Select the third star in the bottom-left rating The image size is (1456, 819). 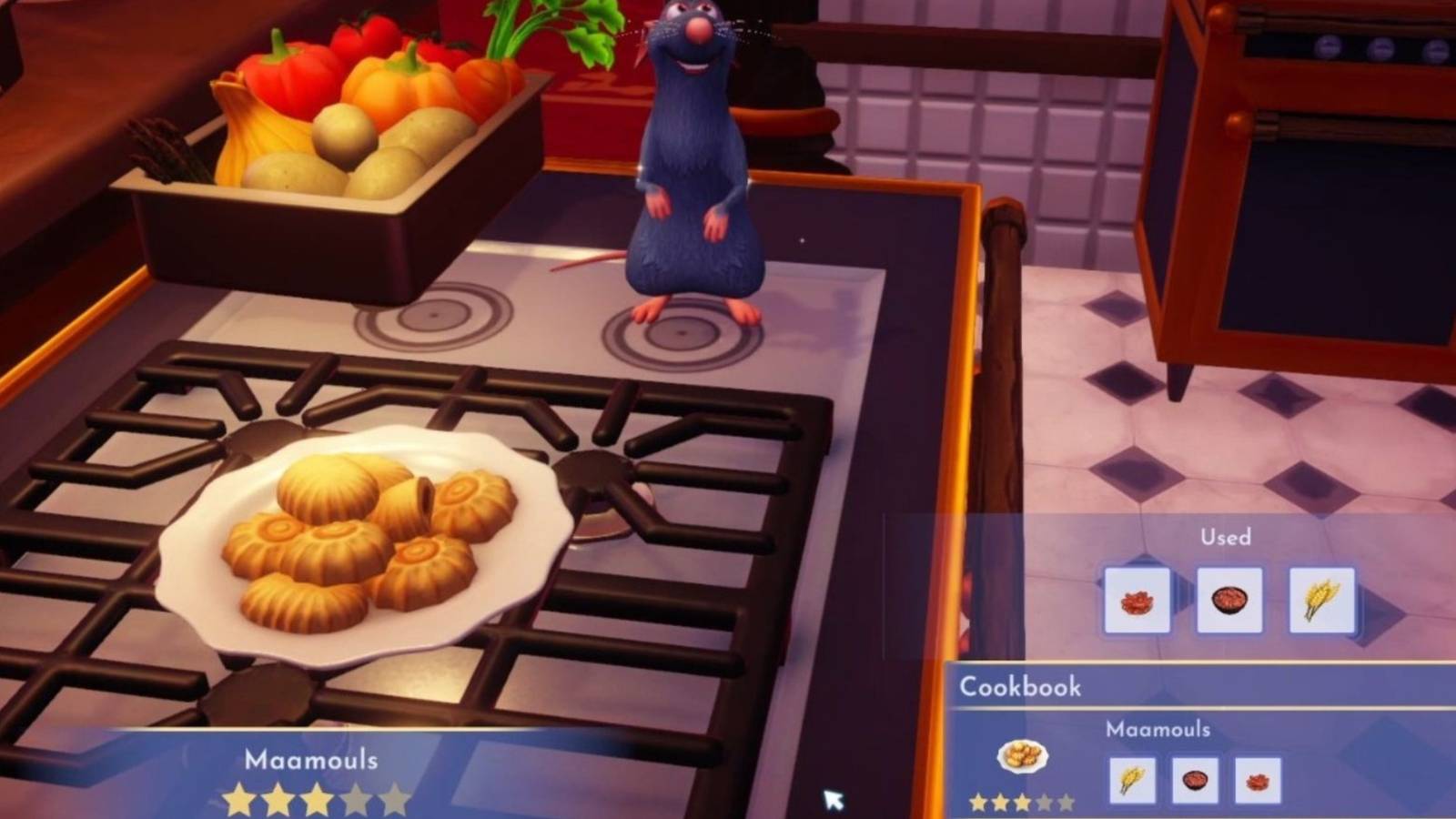(317, 798)
